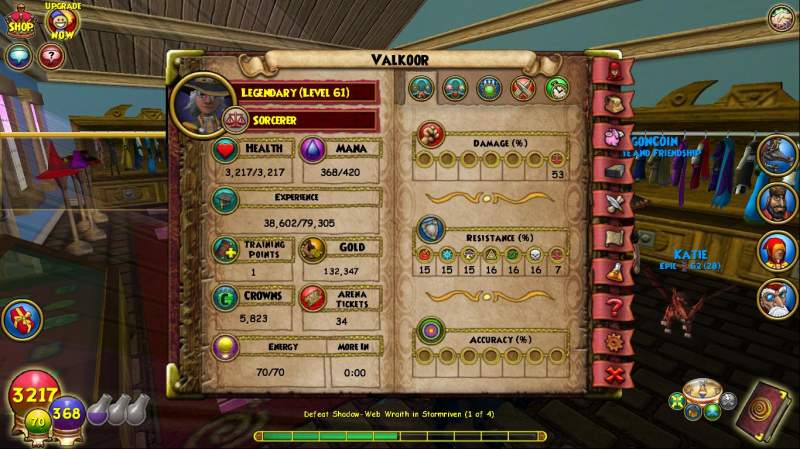The height and width of the screenshot is (449, 800).
Task: Open the chat speech bubble icon
Action: point(17,56)
